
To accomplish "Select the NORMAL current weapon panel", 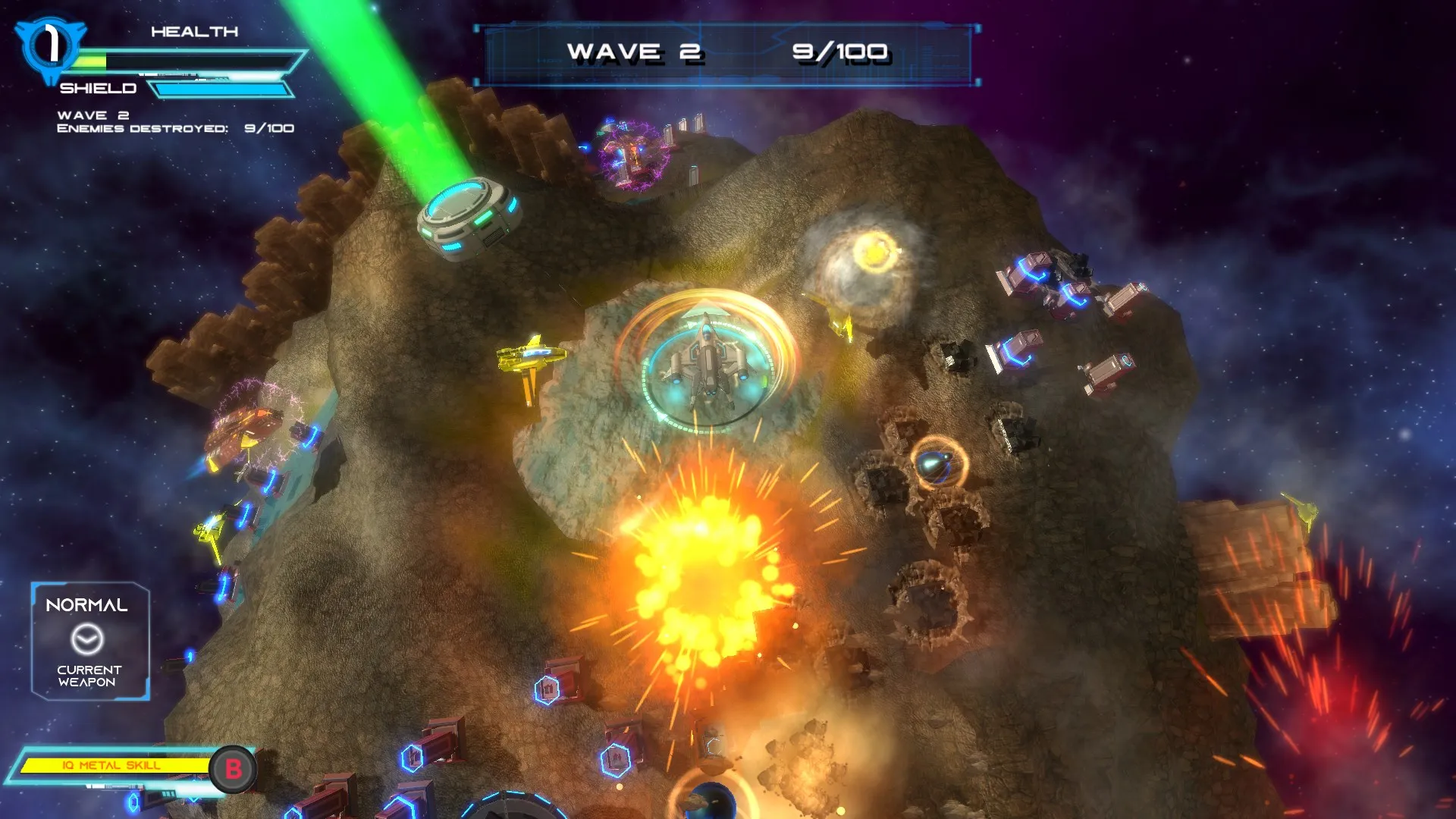I will (89, 641).
